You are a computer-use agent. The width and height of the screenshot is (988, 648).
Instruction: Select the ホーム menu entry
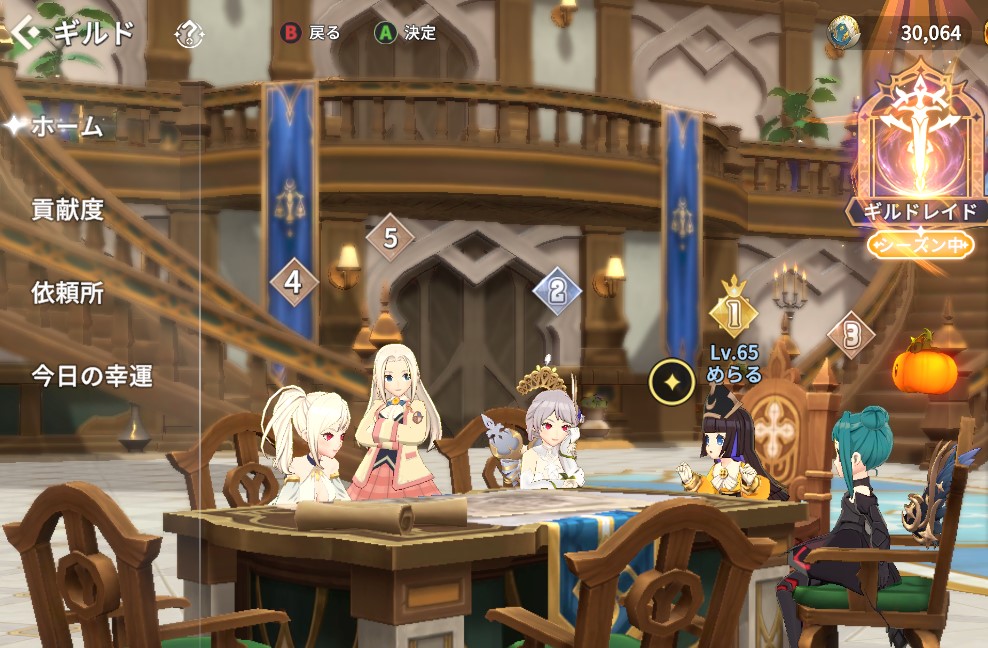[x=67, y=127]
